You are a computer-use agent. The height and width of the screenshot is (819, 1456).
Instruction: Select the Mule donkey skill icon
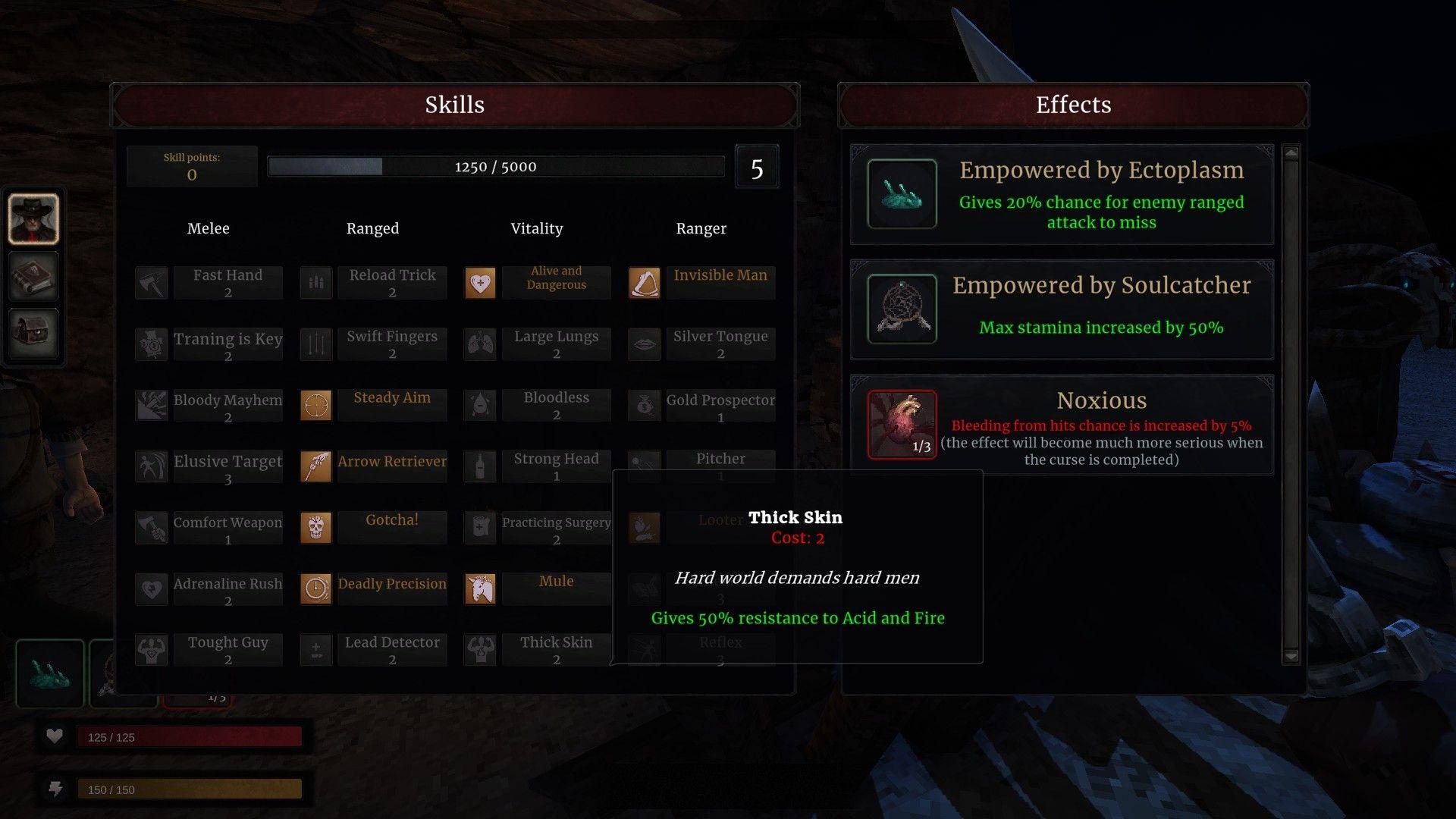pos(479,588)
